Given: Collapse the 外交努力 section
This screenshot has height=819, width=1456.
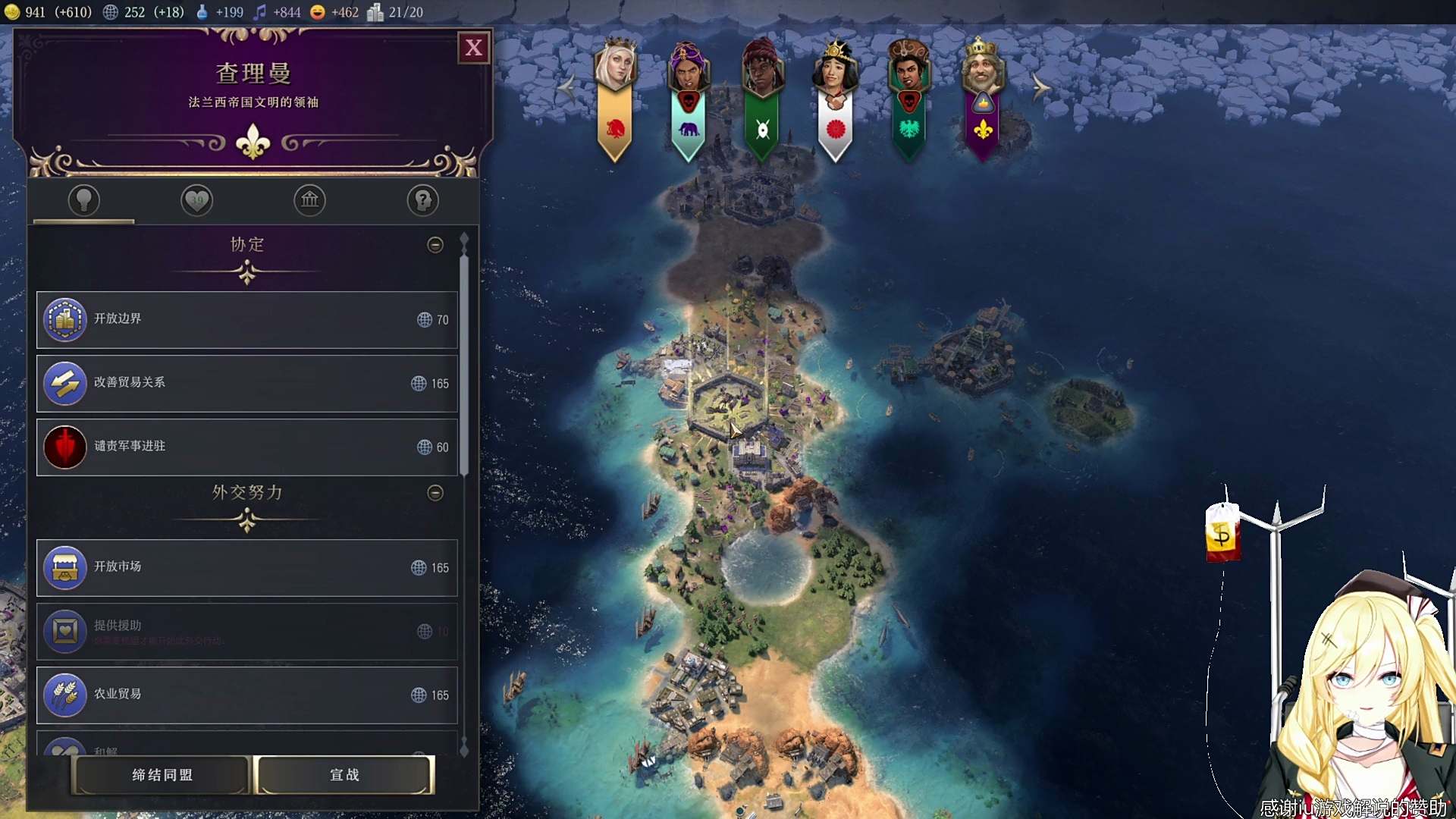Looking at the screenshot, I should point(435,493).
